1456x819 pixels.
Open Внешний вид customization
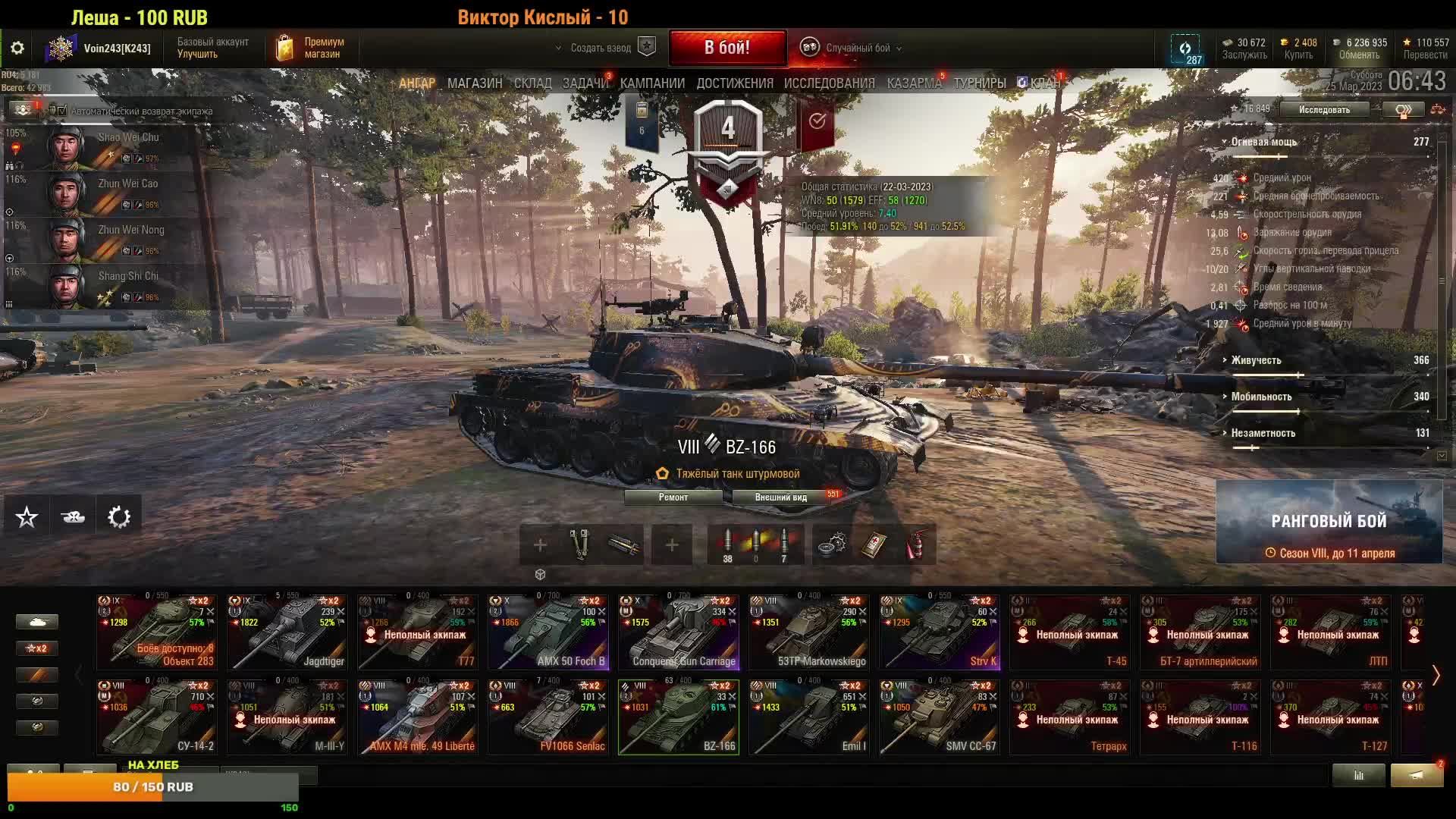781,497
